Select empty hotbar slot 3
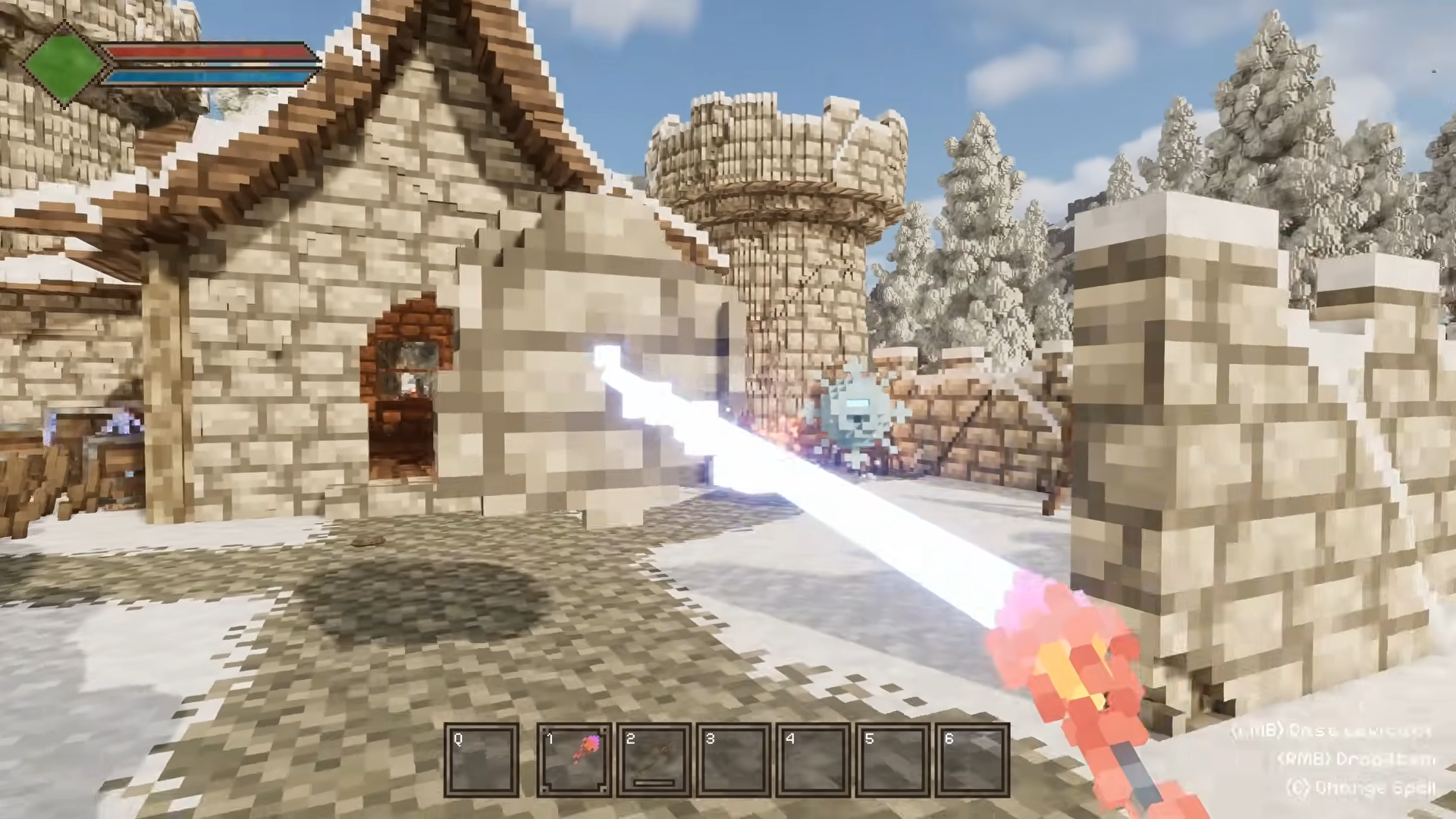Screen dimensions: 1456x819 [734, 760]
